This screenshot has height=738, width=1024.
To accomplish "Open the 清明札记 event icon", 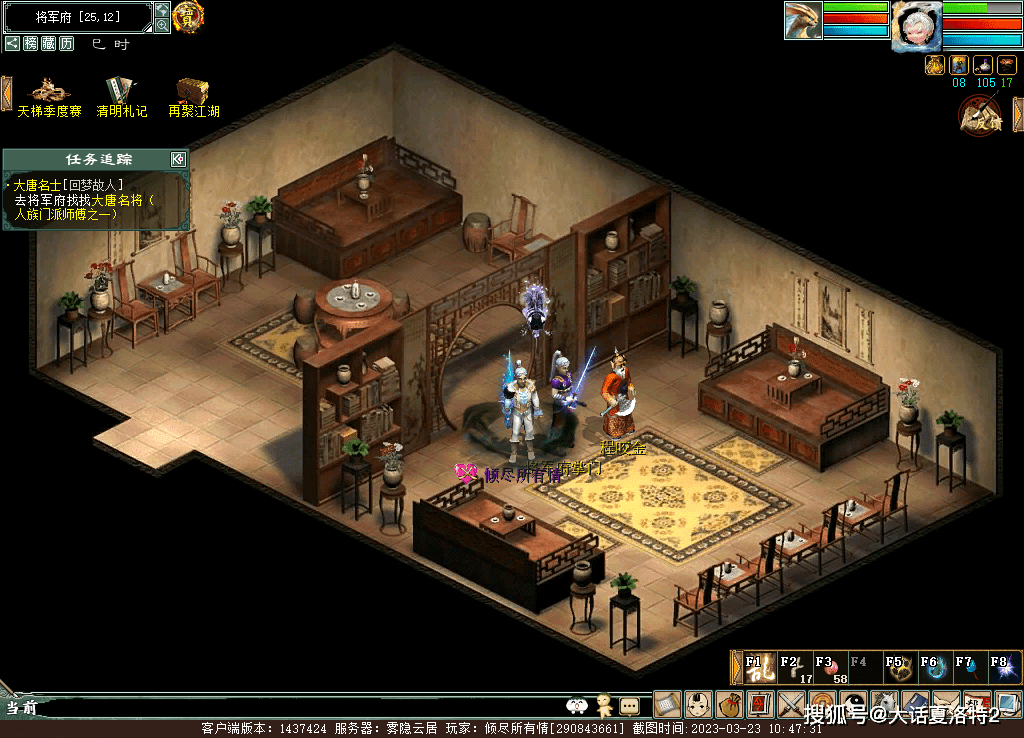I will coord(121,96).
